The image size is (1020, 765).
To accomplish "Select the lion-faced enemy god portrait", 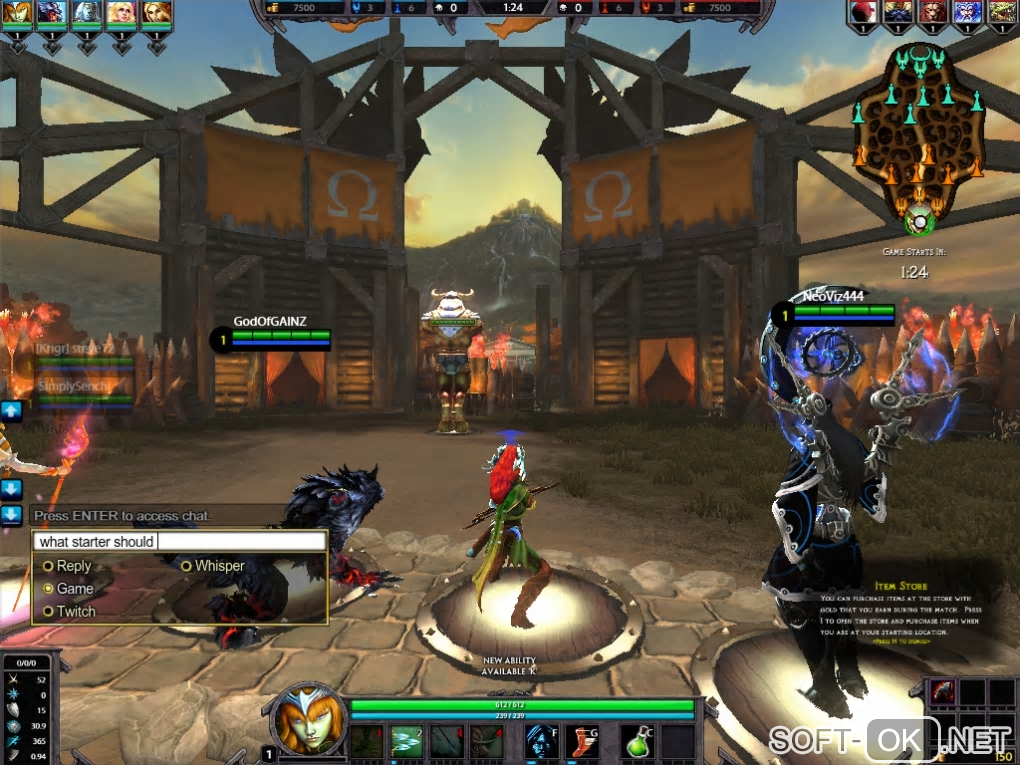I will click(931, 13).
